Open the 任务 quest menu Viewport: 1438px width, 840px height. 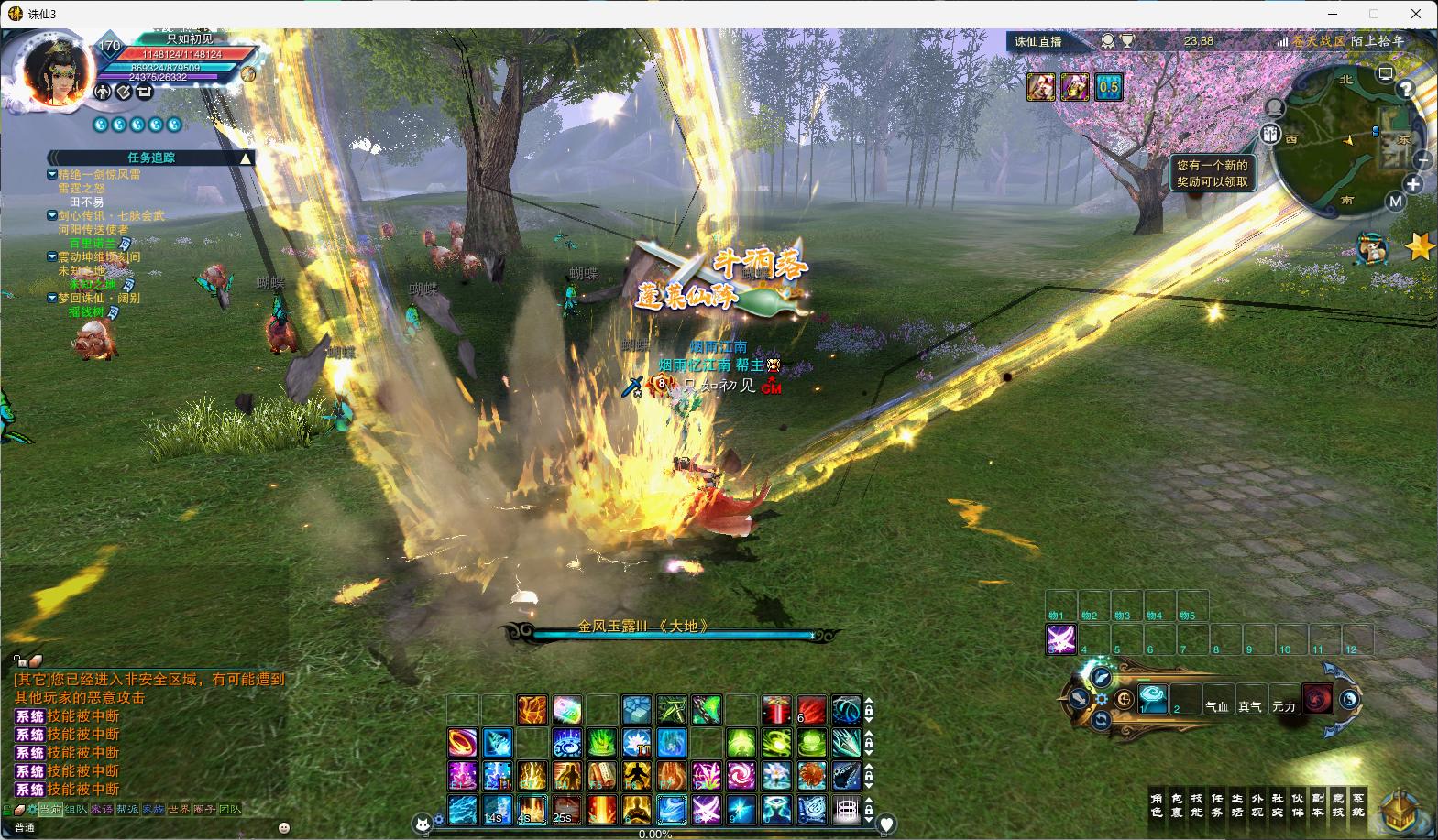point(1217,805)
